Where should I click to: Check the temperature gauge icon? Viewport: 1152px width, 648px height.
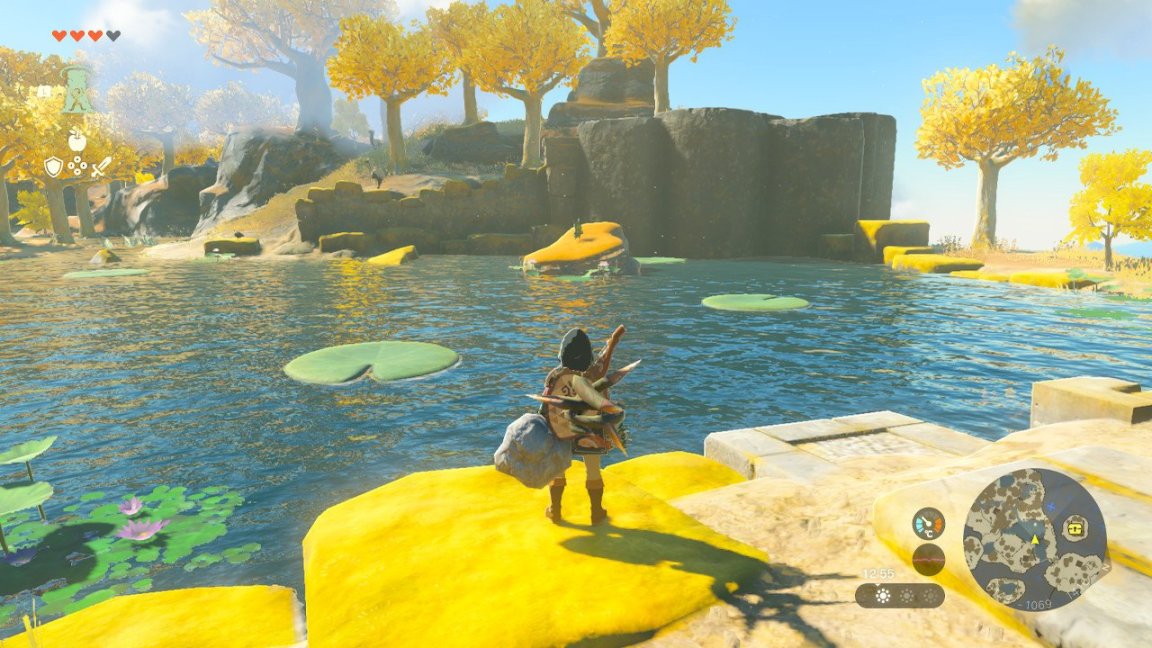click(x=928, y=523)
